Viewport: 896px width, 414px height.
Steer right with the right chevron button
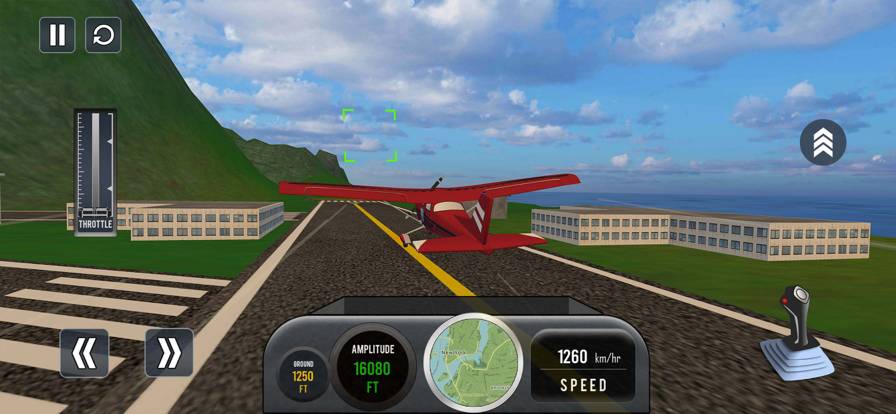point(169,352)
